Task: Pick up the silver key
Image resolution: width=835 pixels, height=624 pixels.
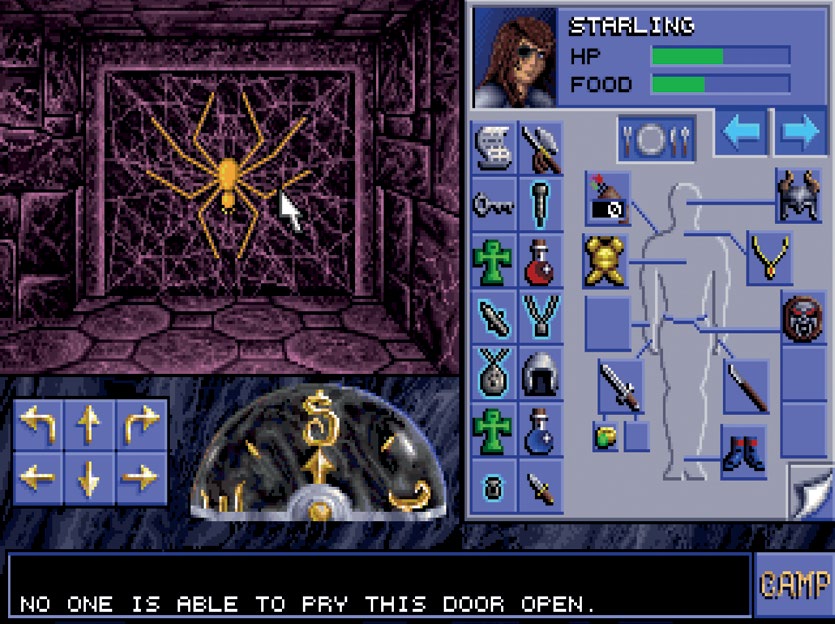Action: (x=492, y=205)
